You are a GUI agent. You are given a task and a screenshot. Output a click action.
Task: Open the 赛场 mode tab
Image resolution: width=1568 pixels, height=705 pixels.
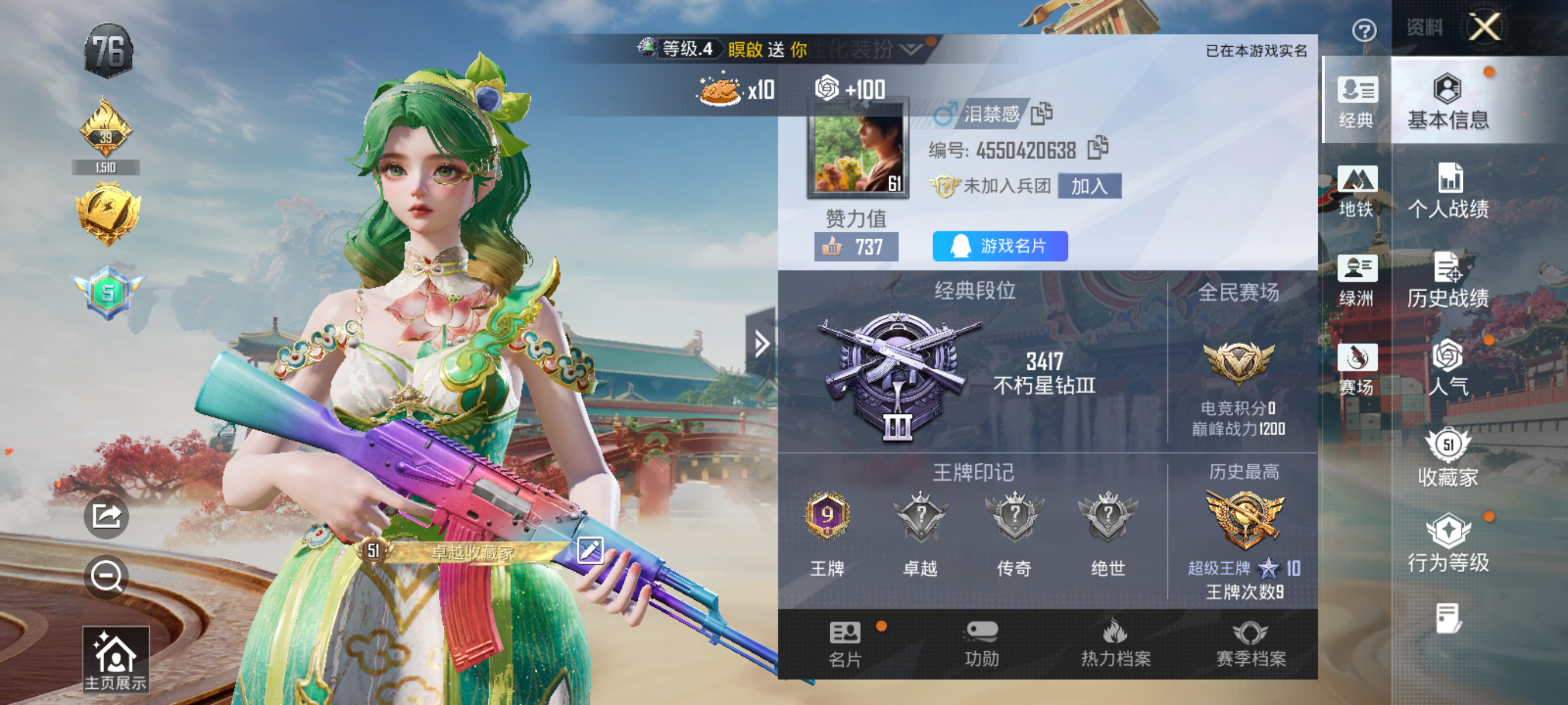pyautogui.click(x=1357, y=369)
